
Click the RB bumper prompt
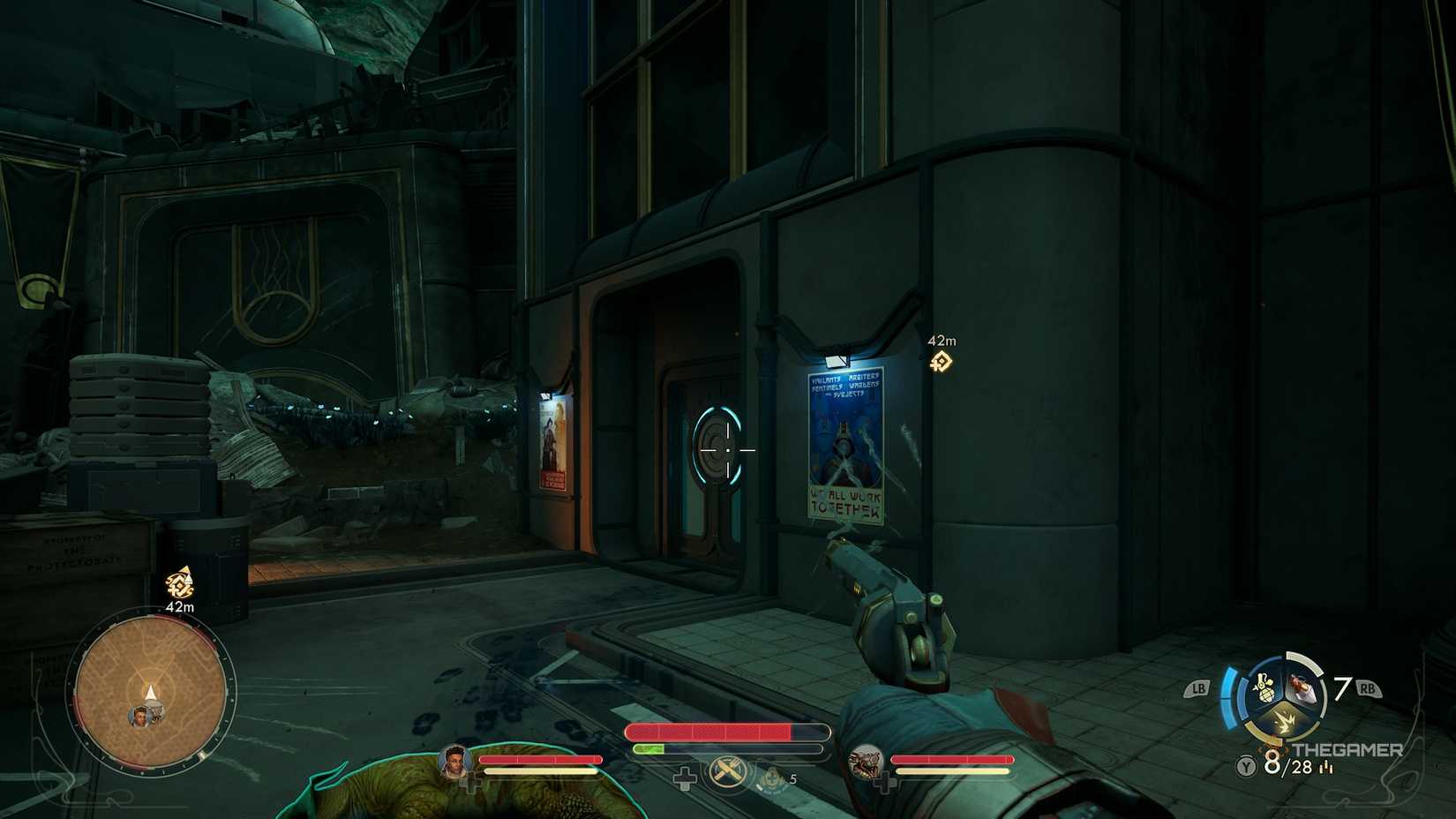1366,687
